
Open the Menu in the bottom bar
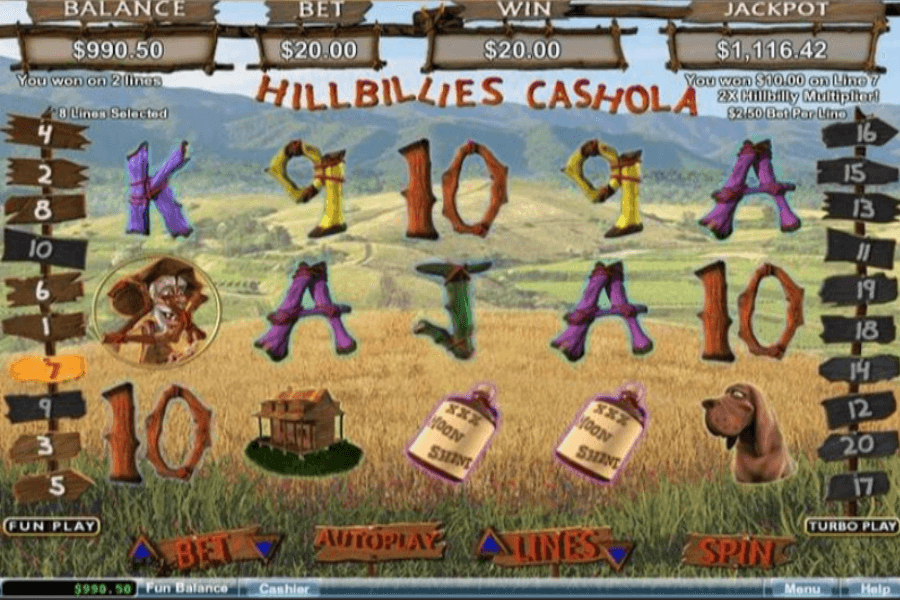801,589
